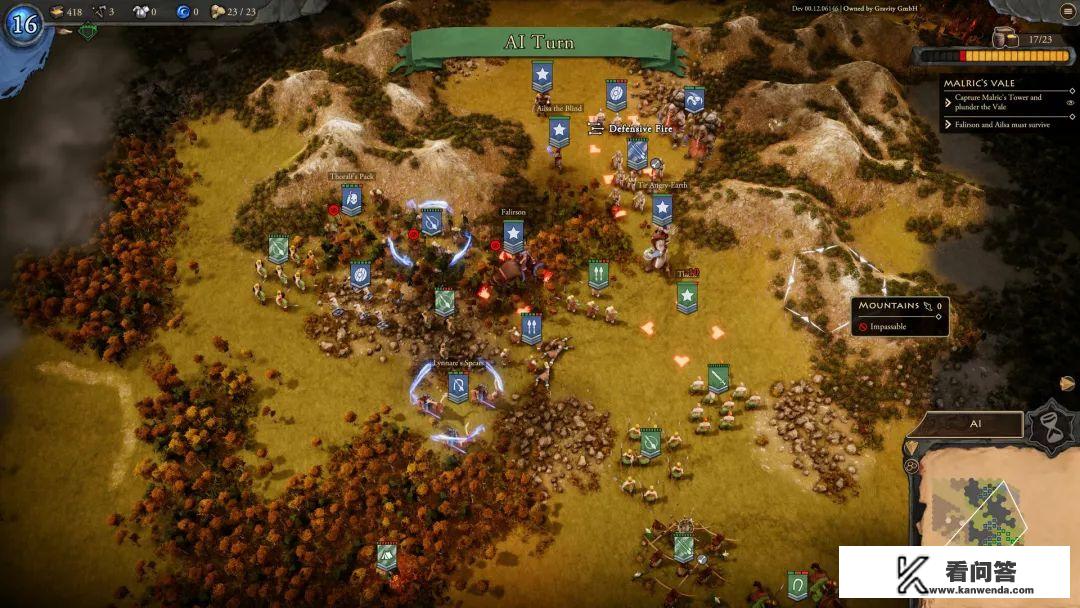
Task: Select Falirson's star banner
Action: click(513, 235)
